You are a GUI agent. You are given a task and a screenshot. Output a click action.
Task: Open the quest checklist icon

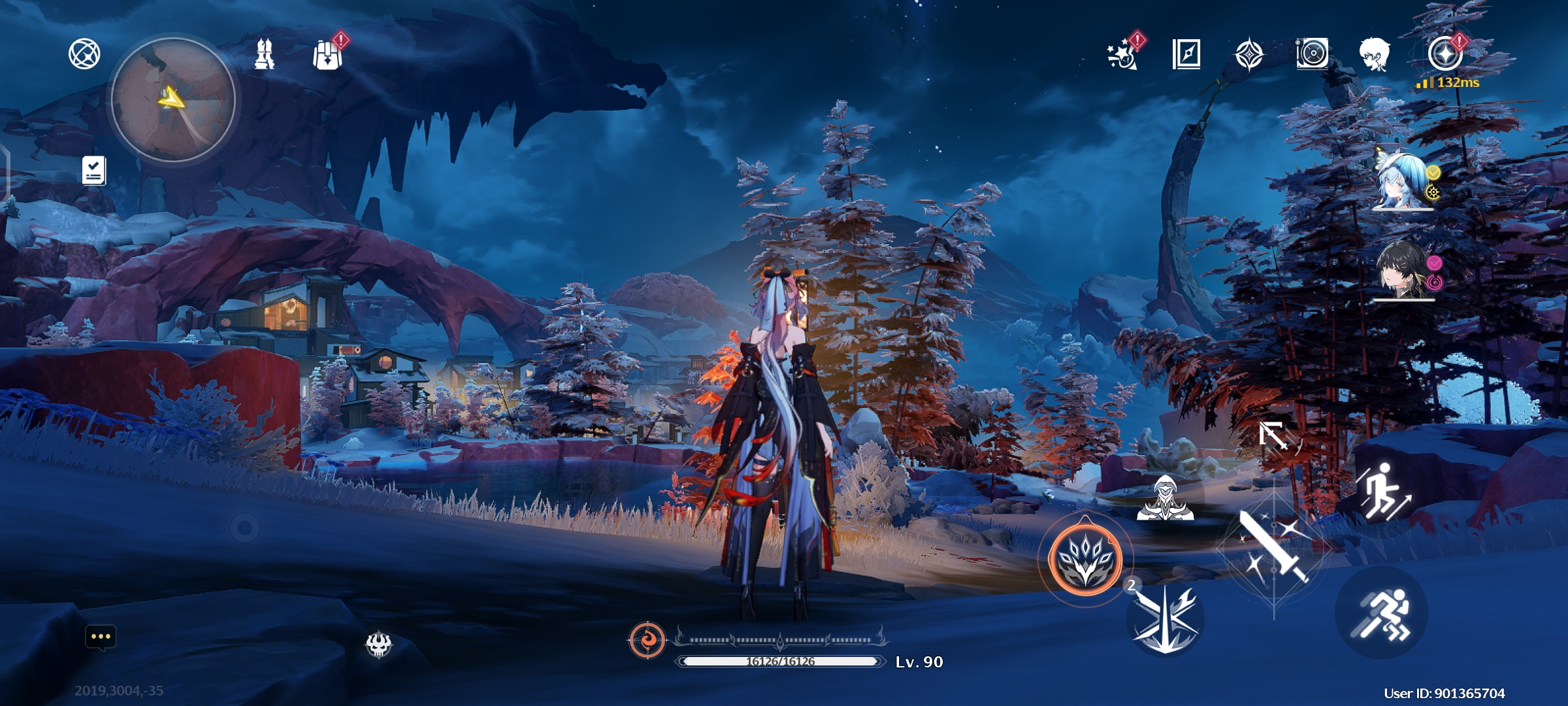click(x=94, y=171)
